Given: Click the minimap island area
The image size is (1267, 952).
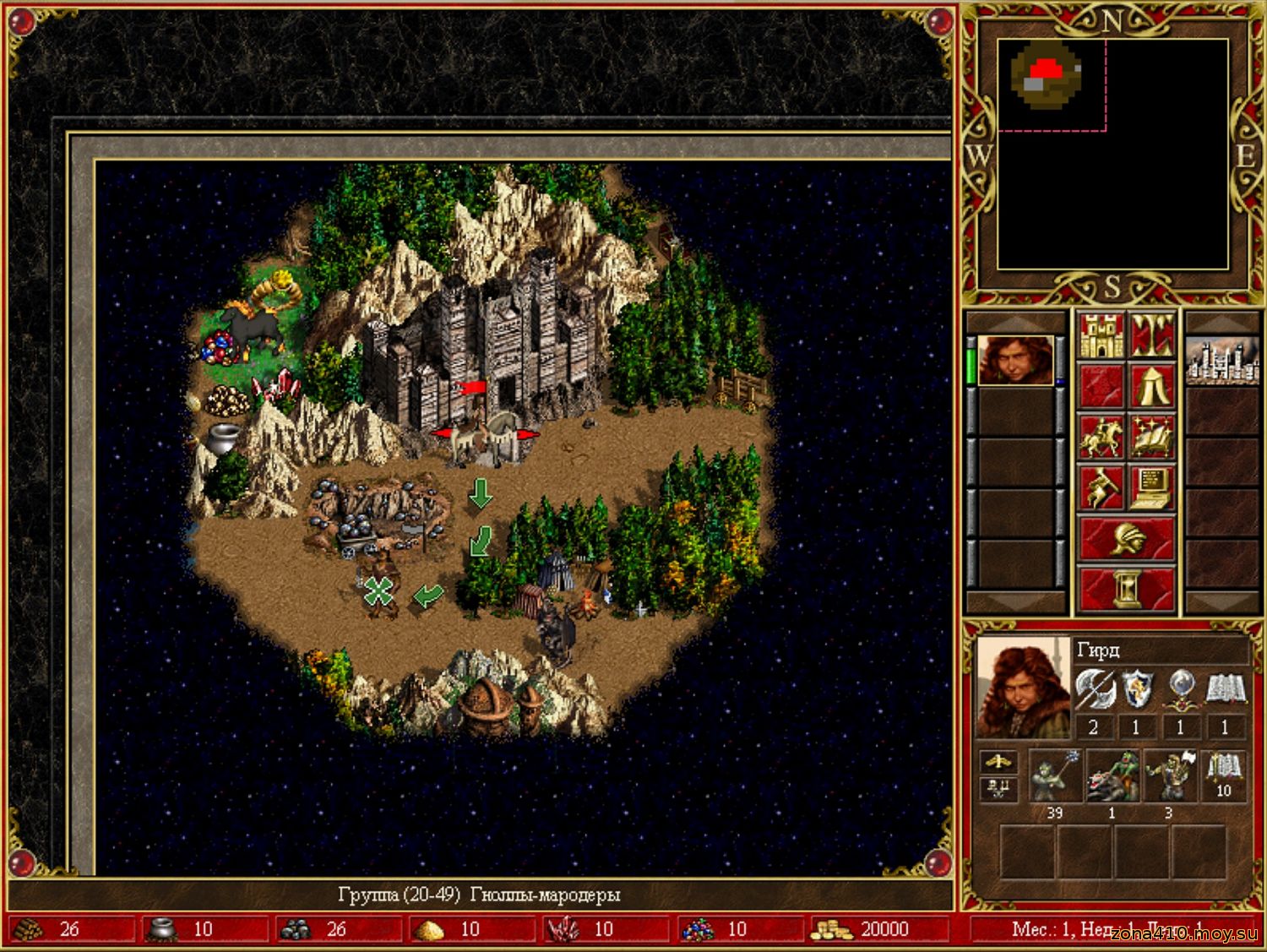Looking at the screenshot, I should (x=1047, y=75).
